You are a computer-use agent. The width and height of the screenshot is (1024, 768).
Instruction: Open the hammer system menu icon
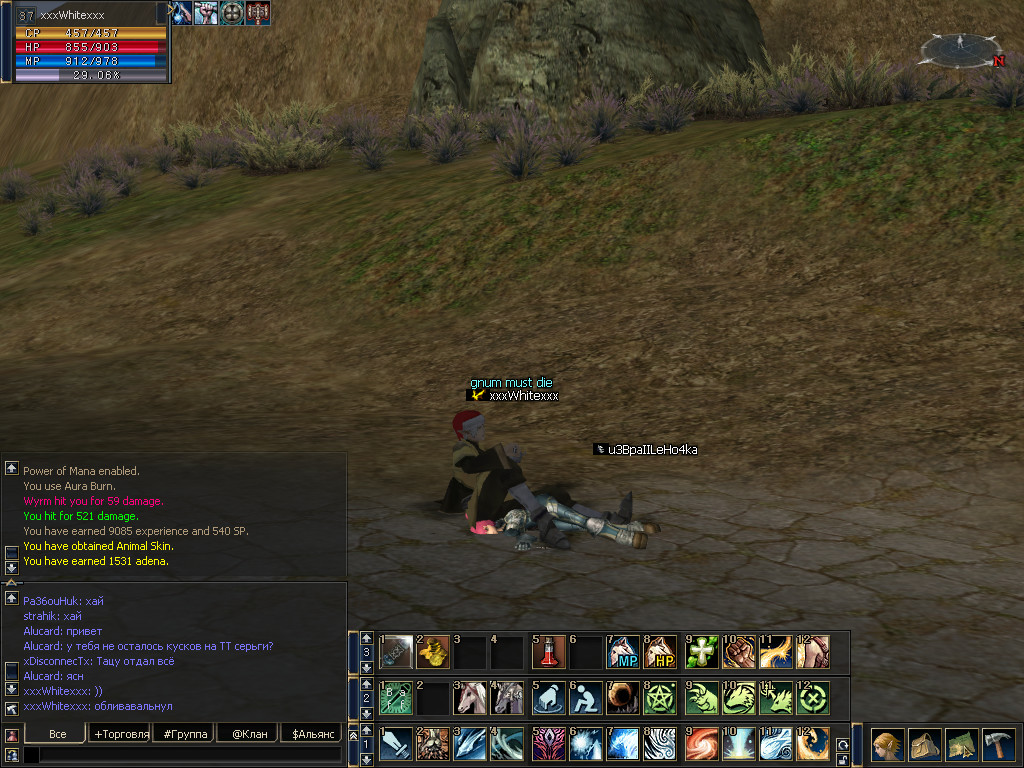[x=997, y=745]
